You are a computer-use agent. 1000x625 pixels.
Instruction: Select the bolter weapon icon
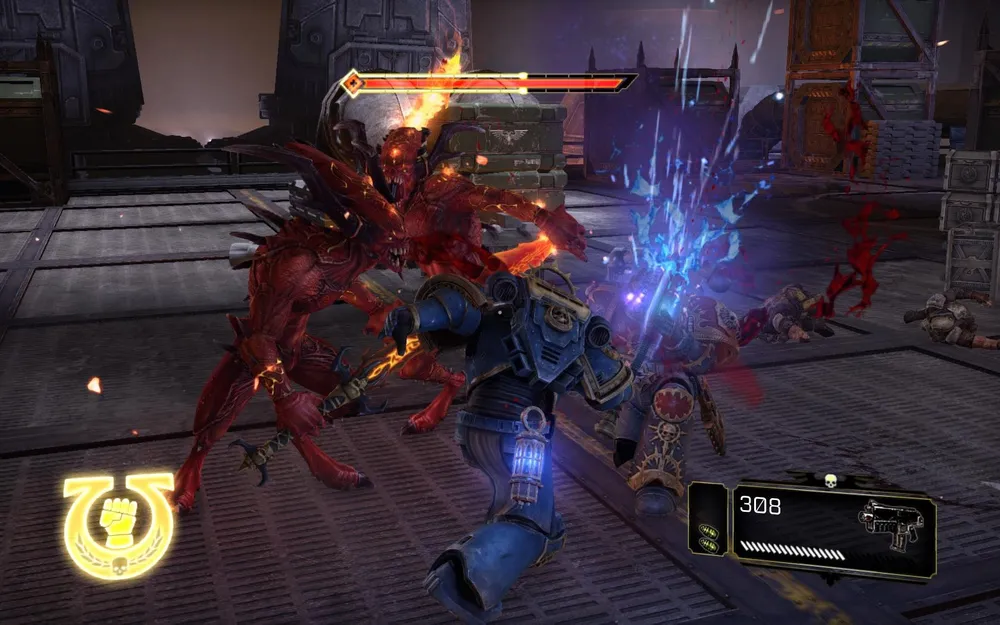[887, 520]
